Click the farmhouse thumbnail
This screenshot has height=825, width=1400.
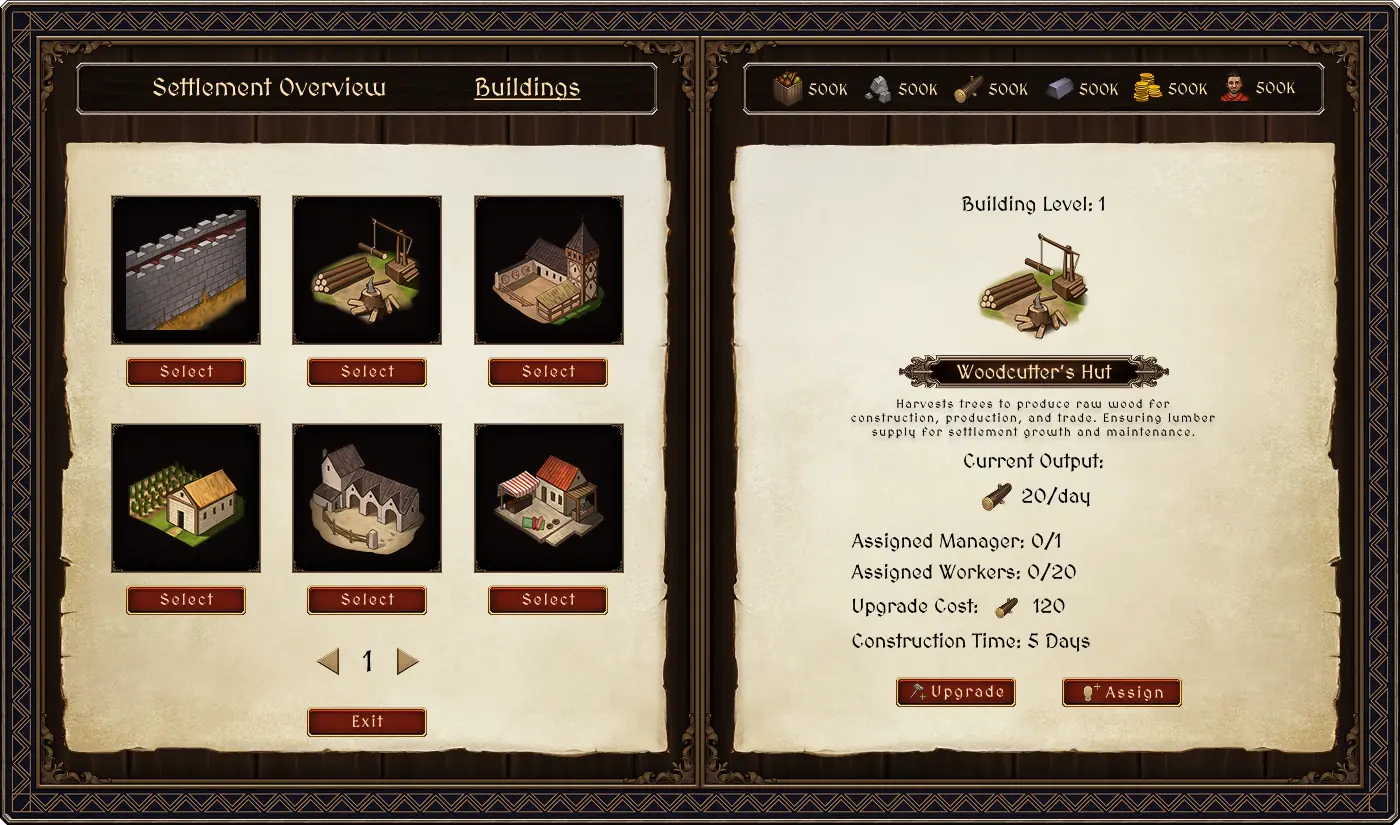(x=186, y=498)
